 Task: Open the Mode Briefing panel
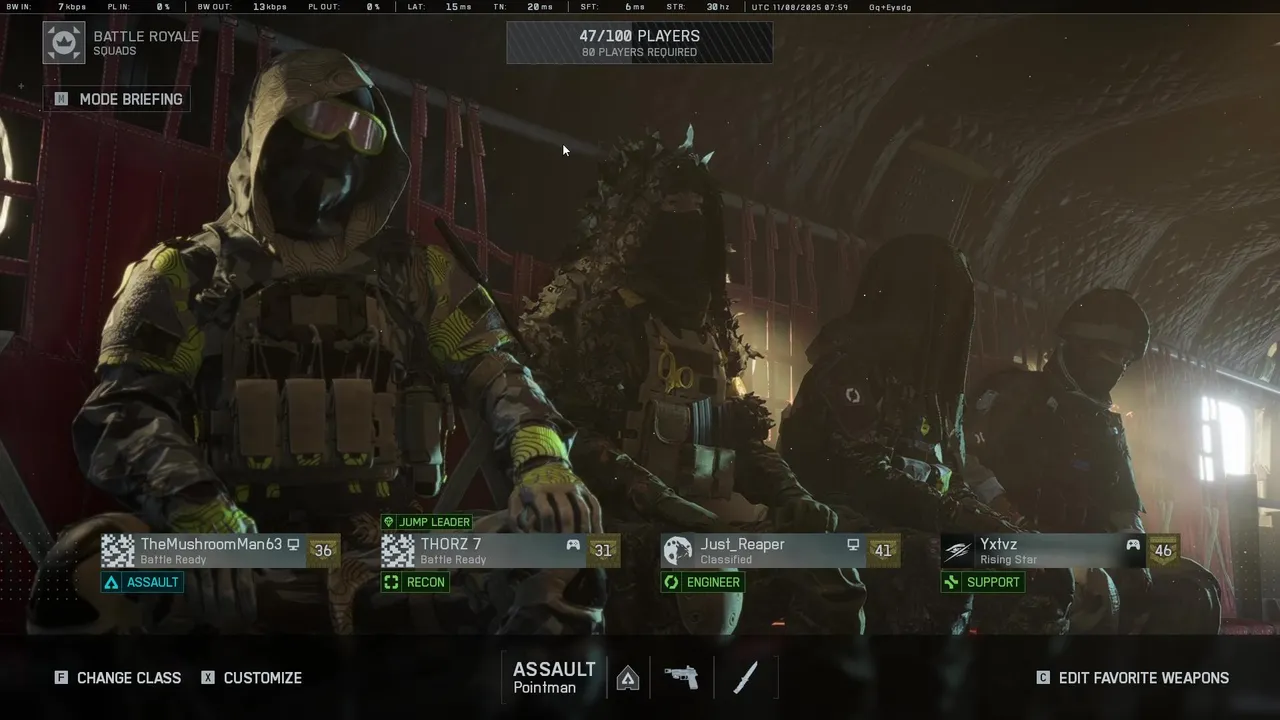[118, 99]
